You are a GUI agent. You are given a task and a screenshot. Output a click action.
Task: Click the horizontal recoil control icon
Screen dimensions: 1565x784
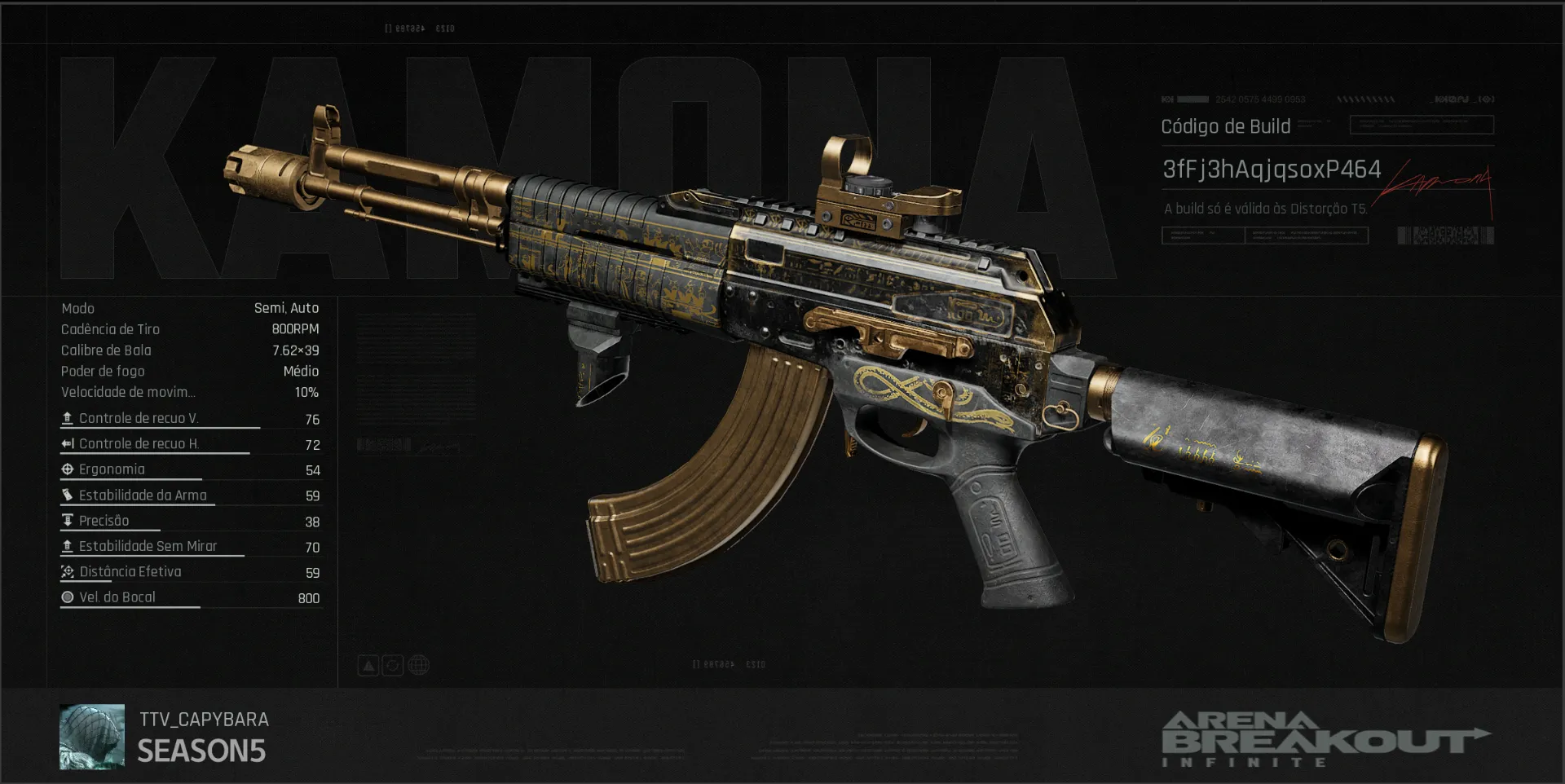pyautogui.click(x=67, y=443)
